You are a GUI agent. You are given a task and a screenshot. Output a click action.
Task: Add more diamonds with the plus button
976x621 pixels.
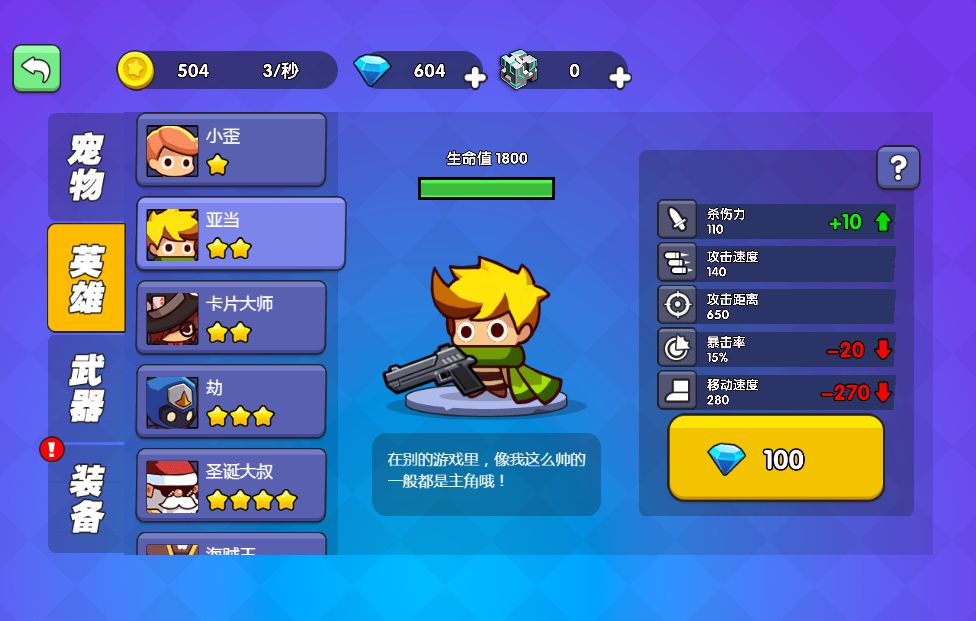click(475, 78)
